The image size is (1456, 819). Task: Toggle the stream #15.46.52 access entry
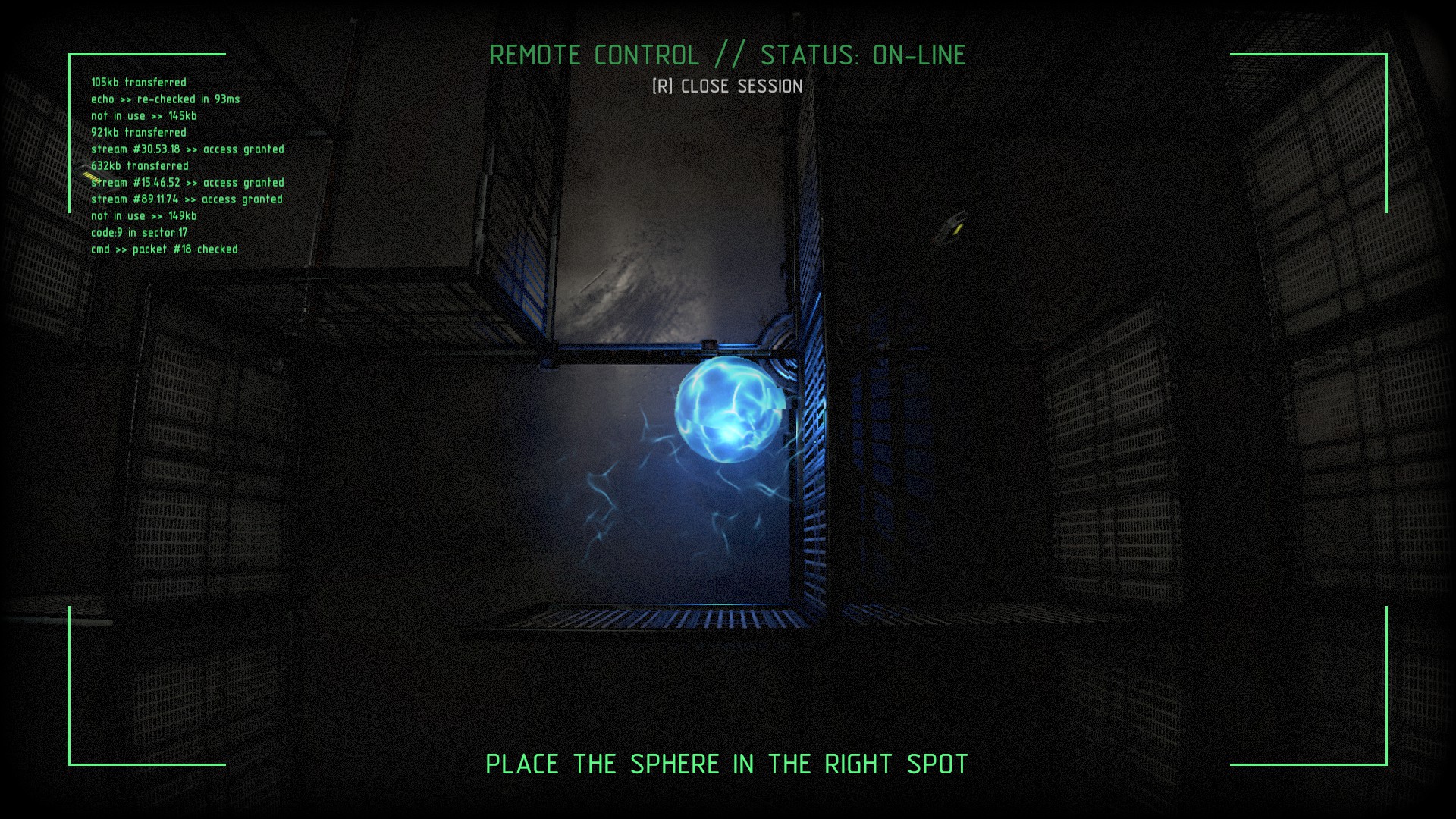(x=187, y=183)
